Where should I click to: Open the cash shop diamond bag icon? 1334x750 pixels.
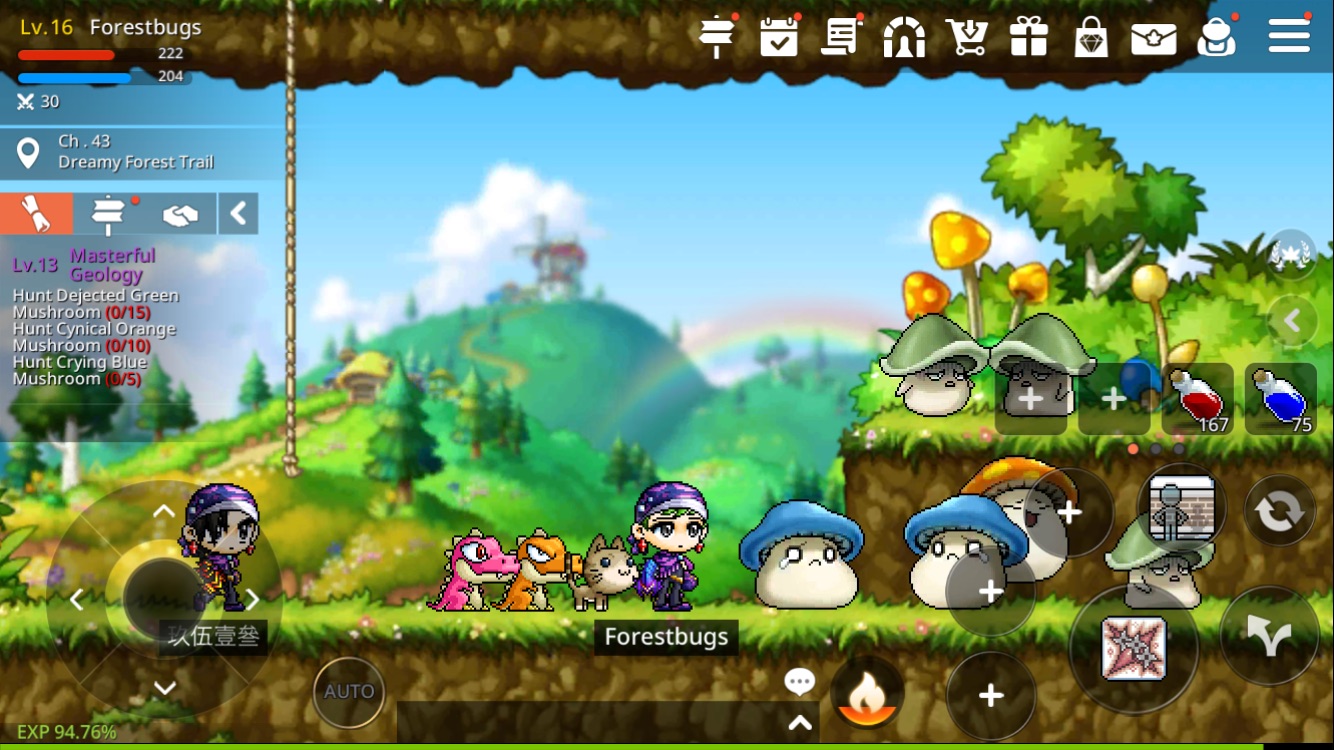1091,36
